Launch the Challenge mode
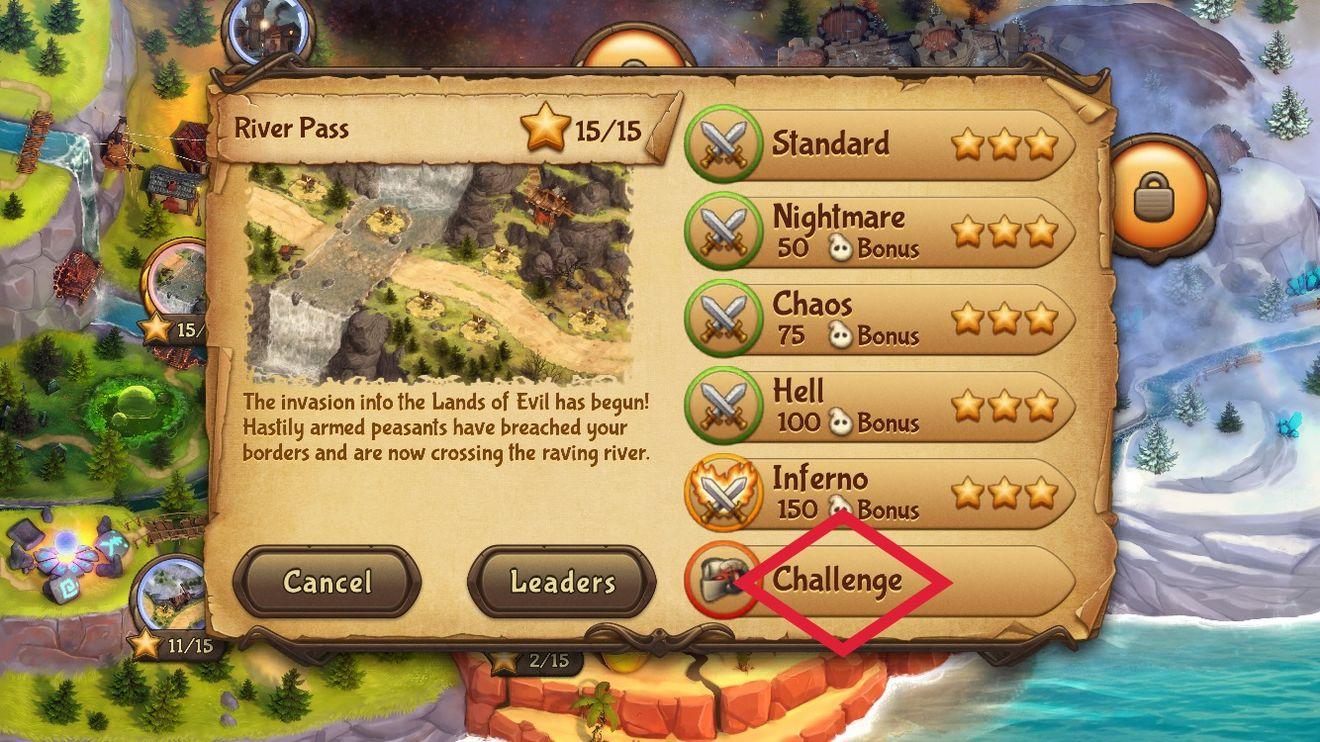 tap(880, 580)
